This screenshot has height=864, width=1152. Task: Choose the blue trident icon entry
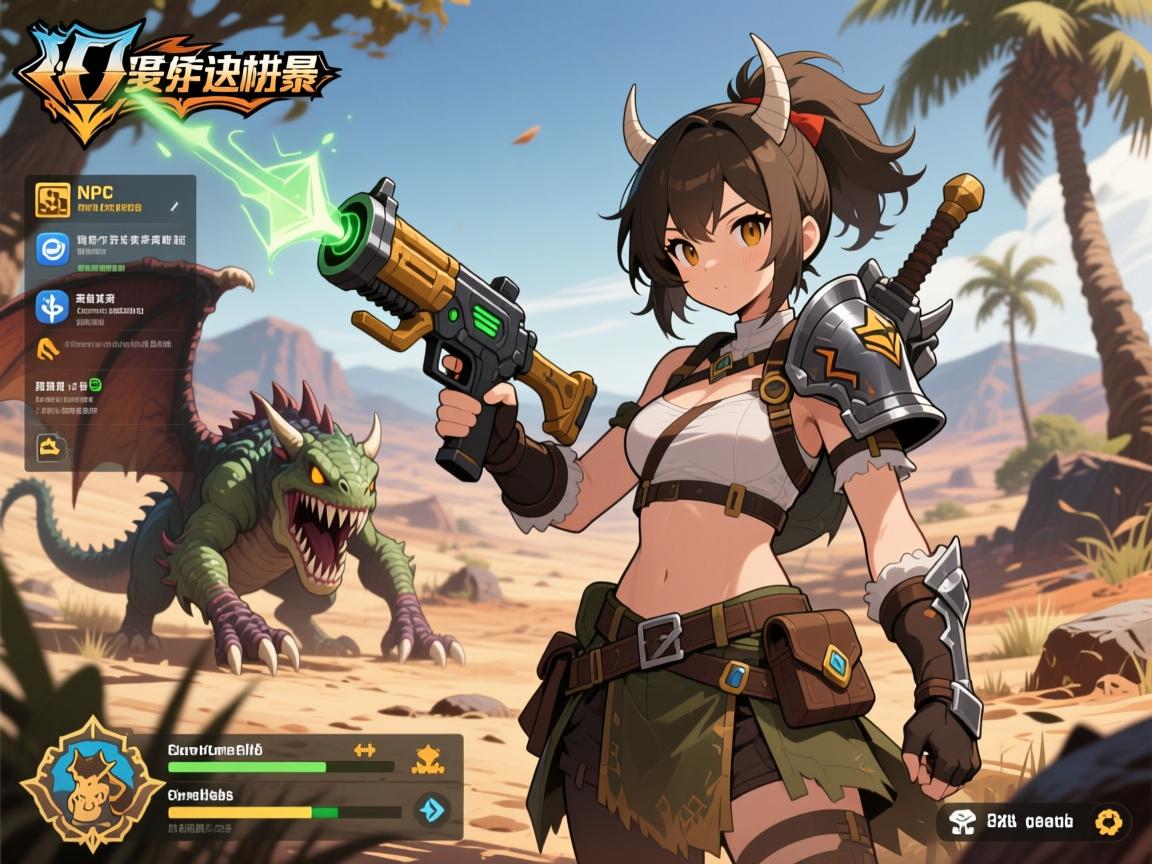coord(52,306)
